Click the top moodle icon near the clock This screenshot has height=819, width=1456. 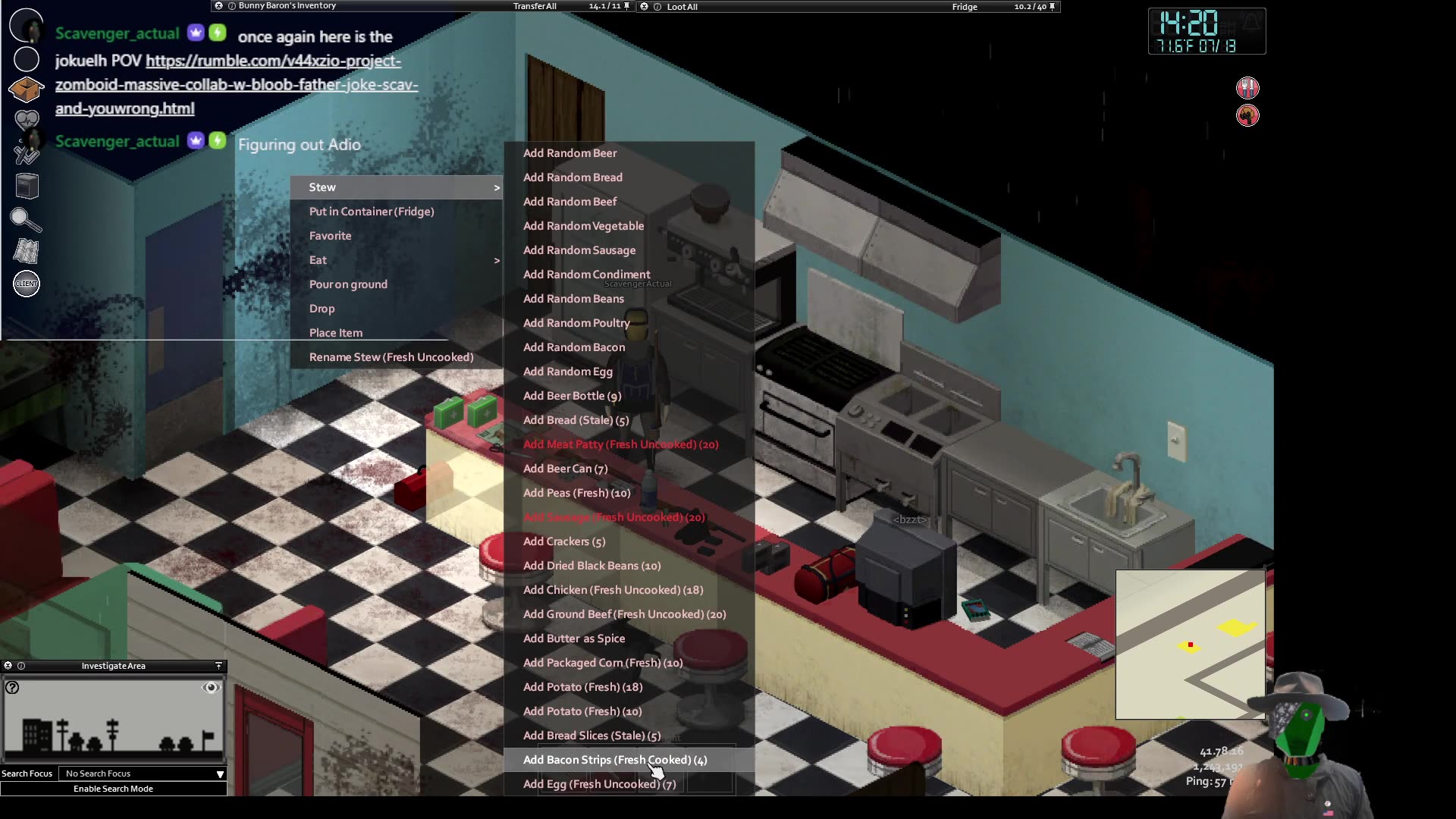(1247, 88)
